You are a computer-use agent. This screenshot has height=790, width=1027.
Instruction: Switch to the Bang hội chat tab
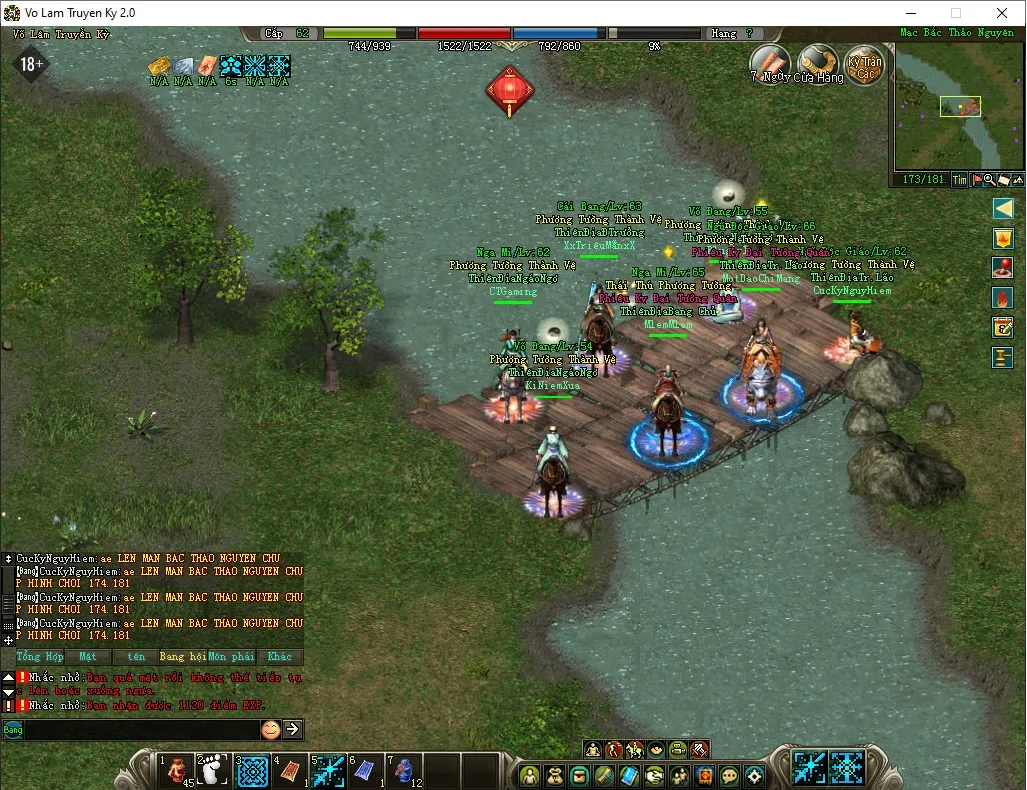[x=182, y=657]
